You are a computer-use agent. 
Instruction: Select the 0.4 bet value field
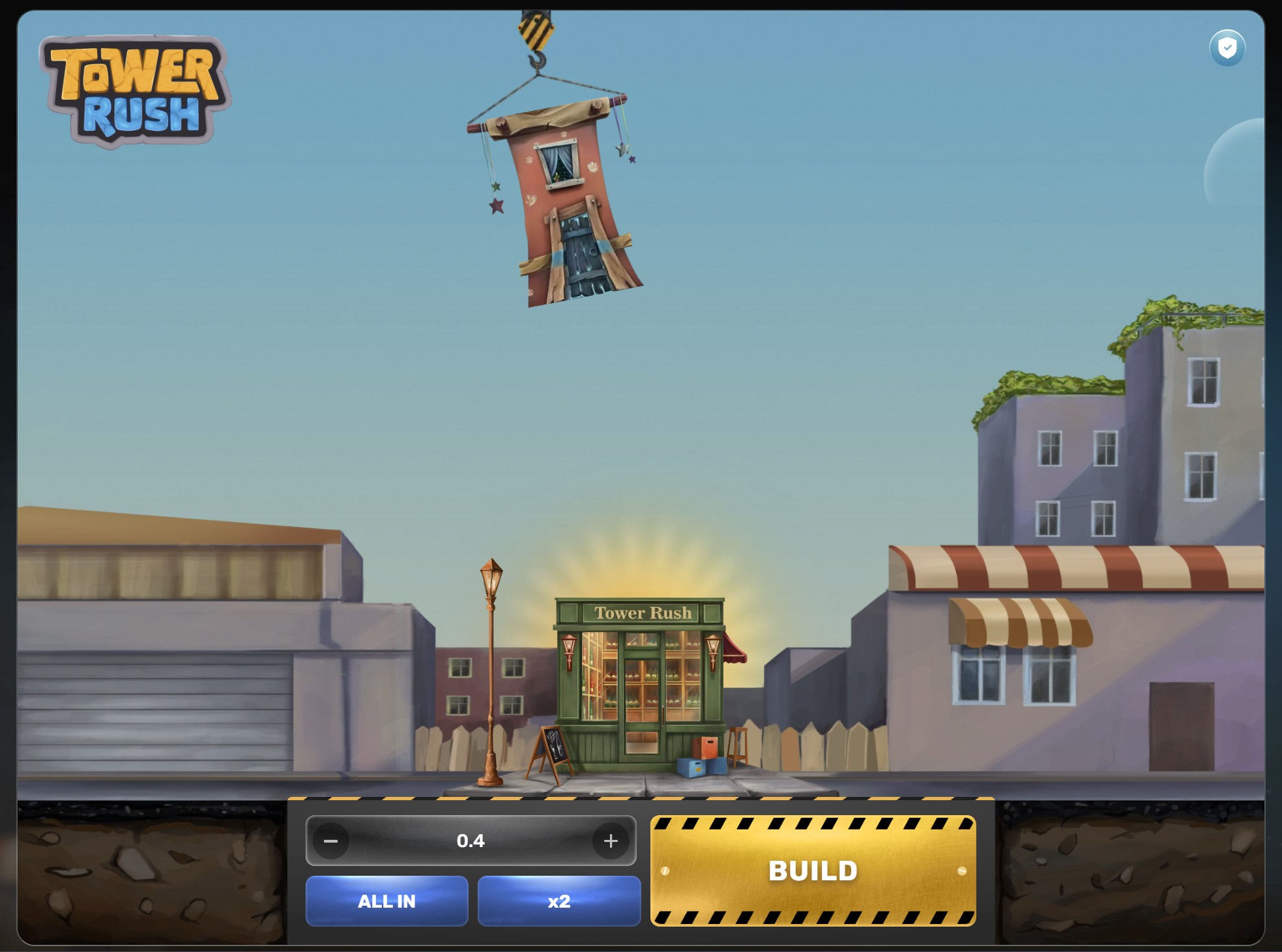[471, 841]
